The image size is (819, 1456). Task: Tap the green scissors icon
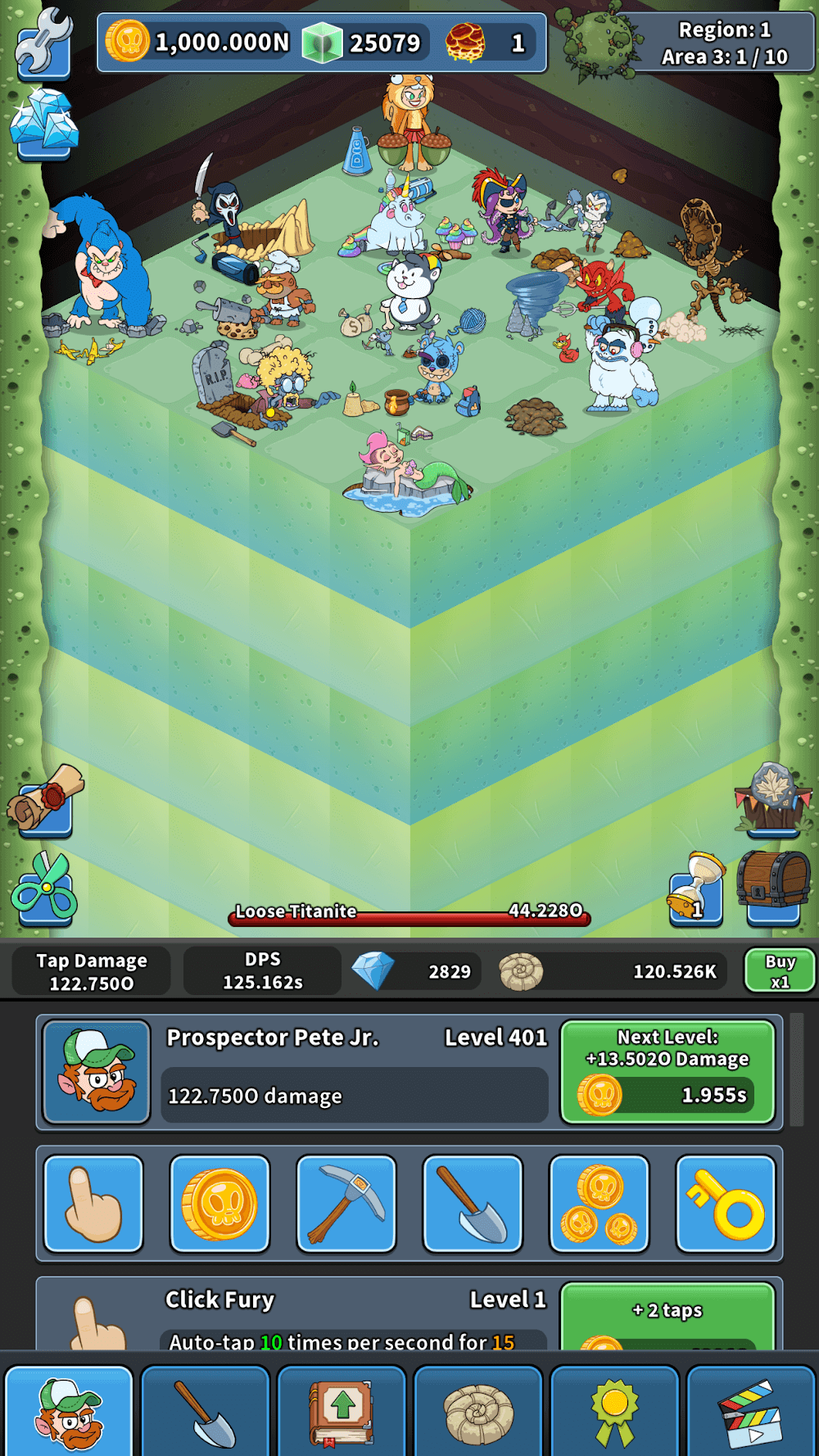click(45, 889)
